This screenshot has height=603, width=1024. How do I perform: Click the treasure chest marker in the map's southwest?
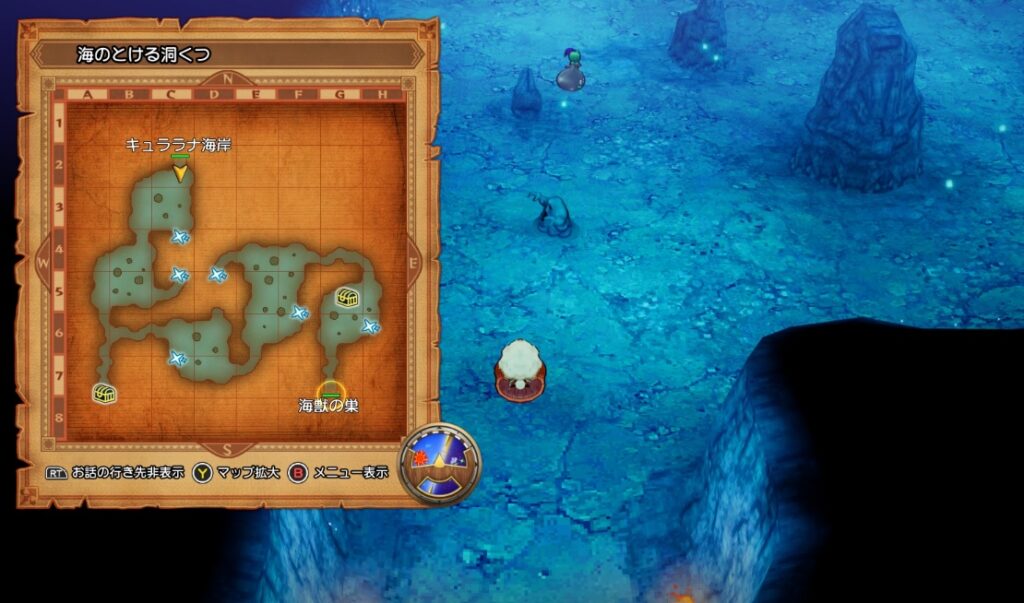[x=104, y=393]
